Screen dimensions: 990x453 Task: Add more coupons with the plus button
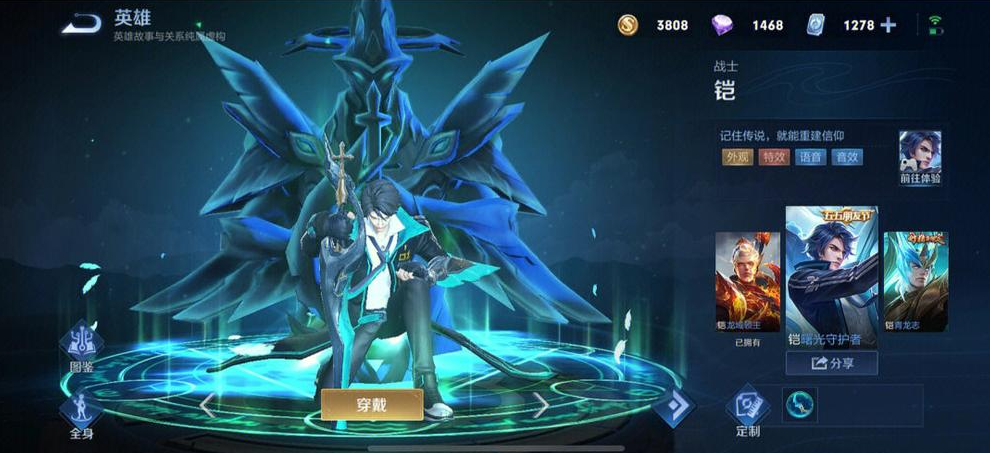click(887, 25)
